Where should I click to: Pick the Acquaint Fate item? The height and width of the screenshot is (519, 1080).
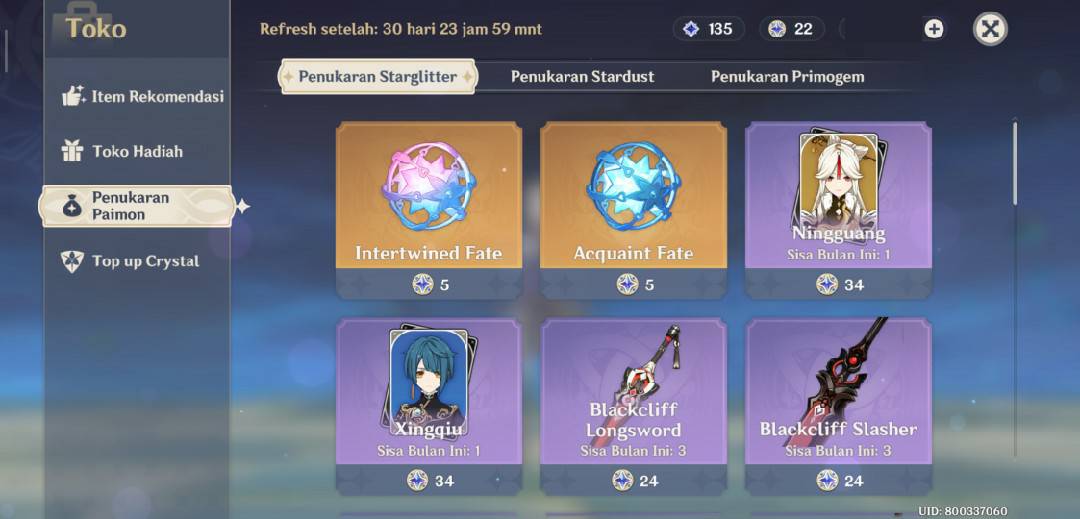click(x=633, y=208)
